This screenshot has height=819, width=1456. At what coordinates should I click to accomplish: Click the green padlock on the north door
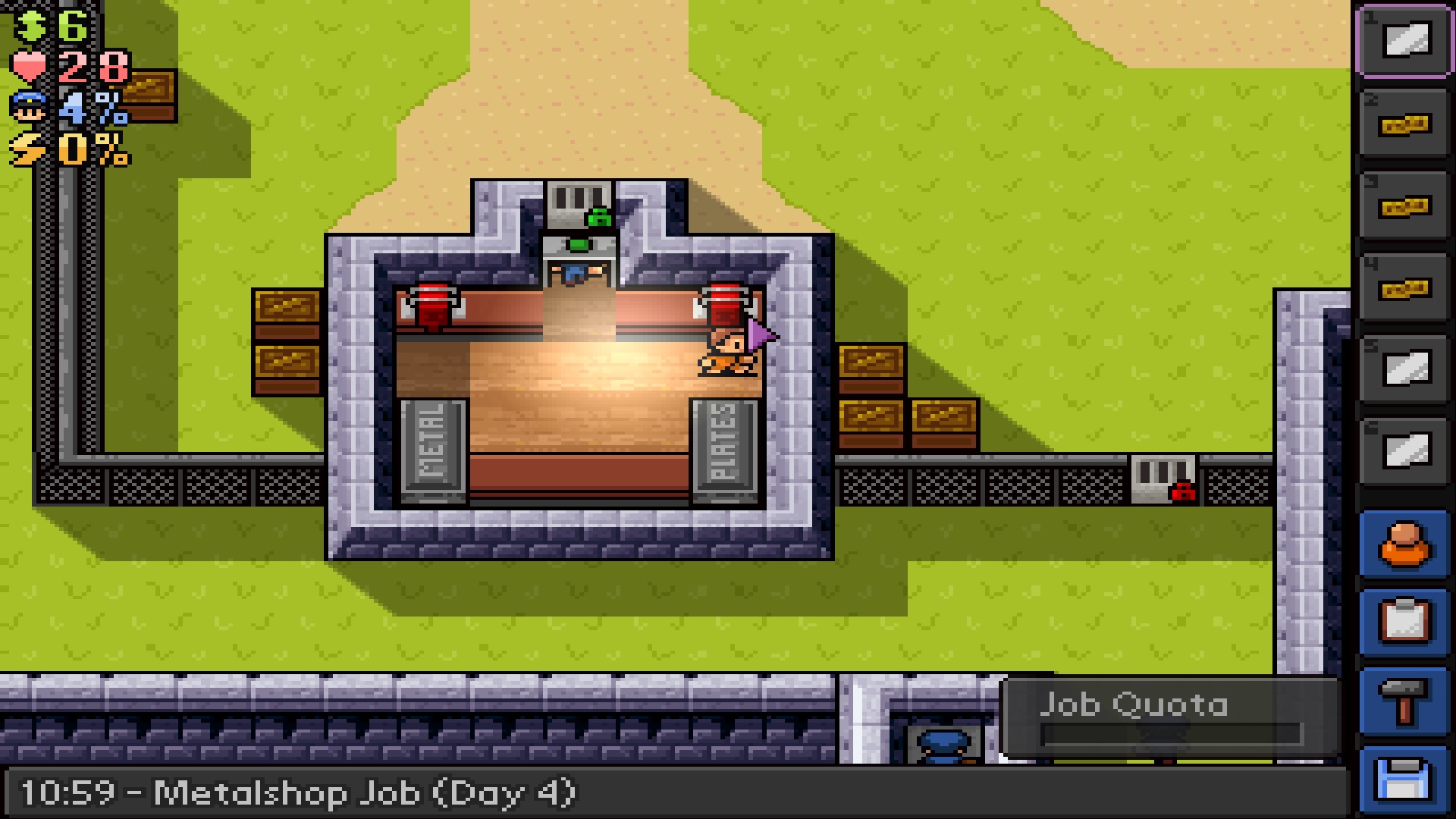pos(598,218)
